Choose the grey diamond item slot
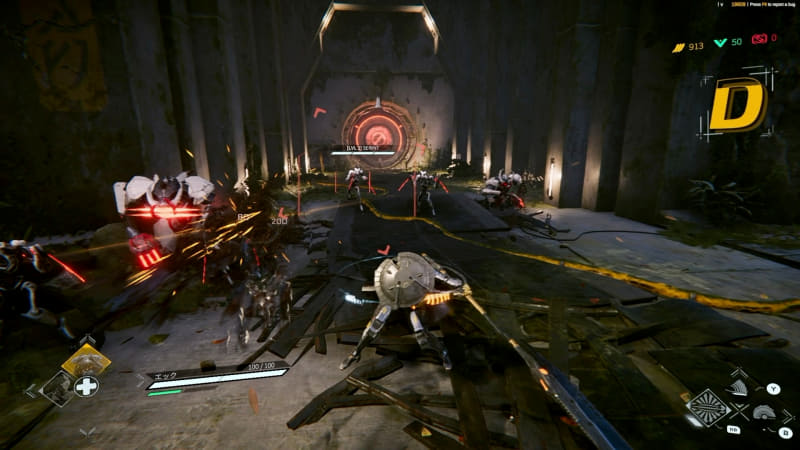Viewport: 800px width, 450px height. click(58, 388)
